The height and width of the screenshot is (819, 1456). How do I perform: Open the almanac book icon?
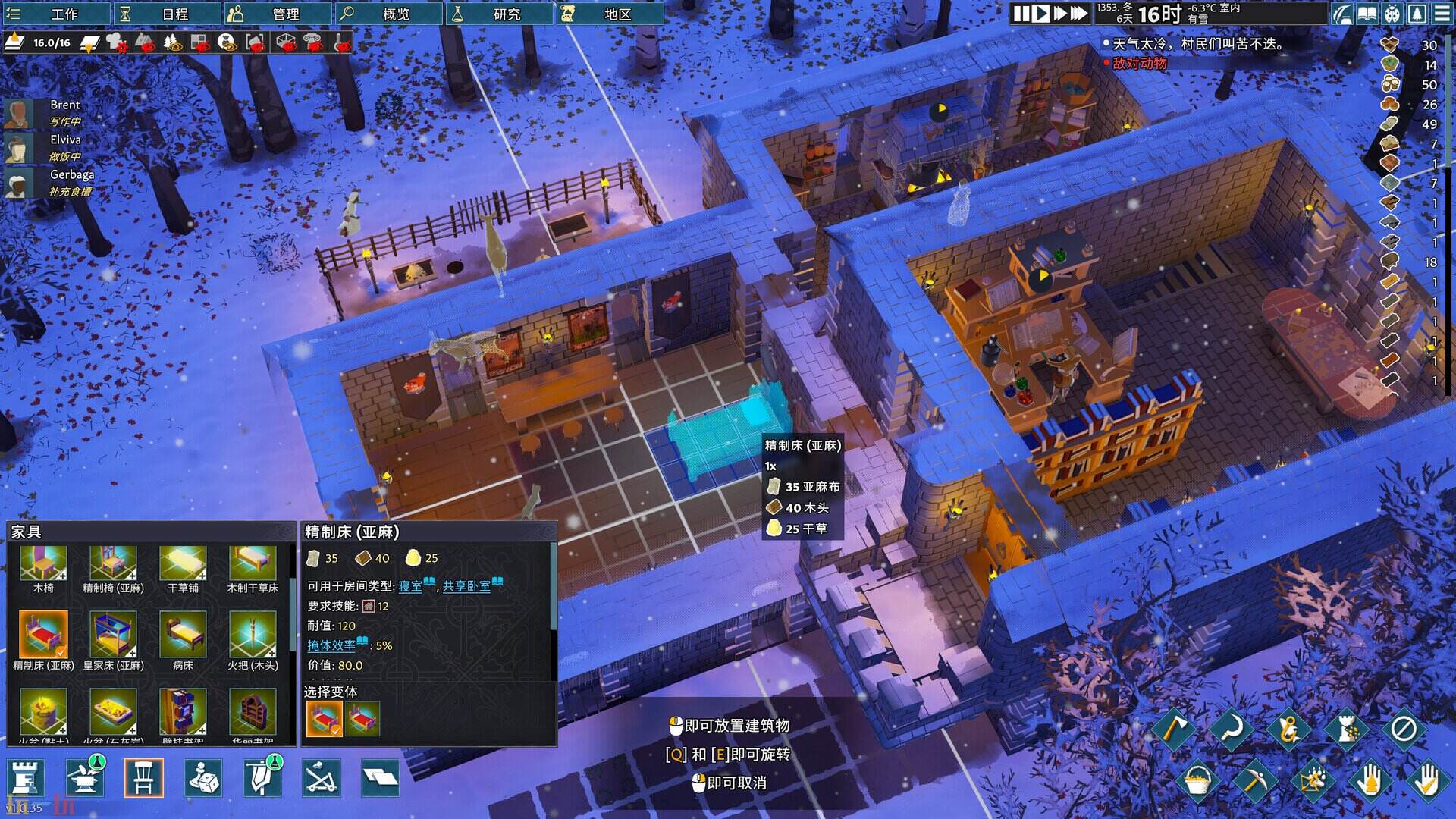pos(1367,14)
